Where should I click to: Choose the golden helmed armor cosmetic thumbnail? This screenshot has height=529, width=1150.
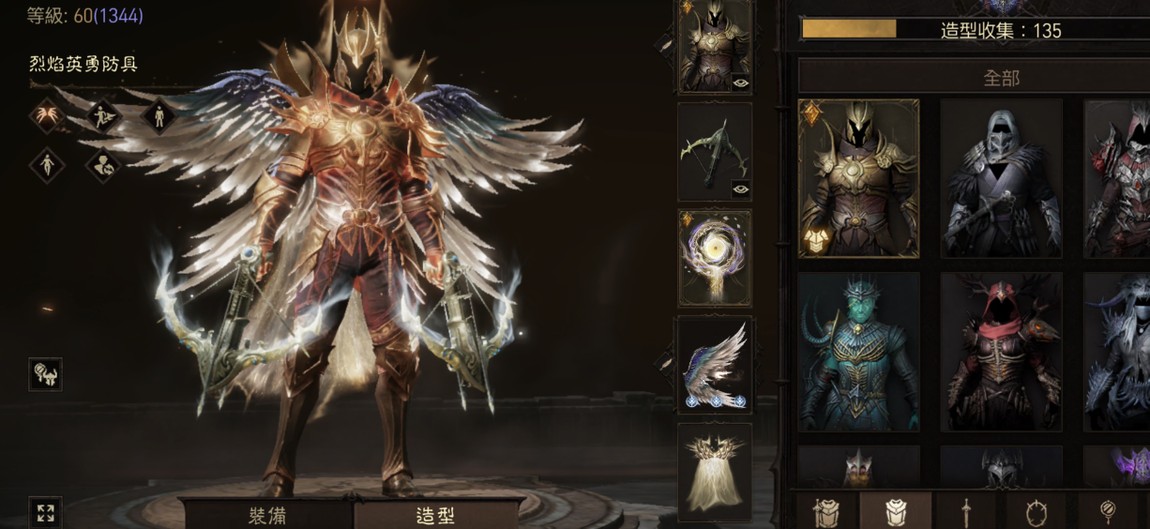(x=858, y=178)
